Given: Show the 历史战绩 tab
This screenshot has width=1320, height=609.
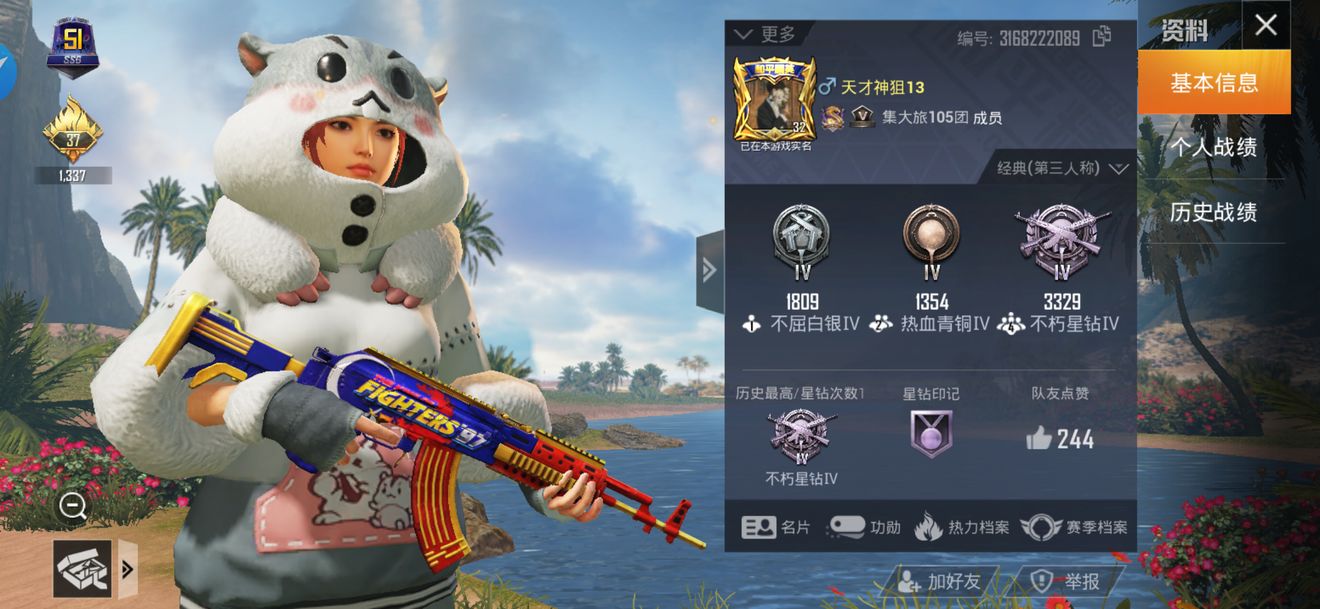Looking at the screenshot, I should (1214, 212).
